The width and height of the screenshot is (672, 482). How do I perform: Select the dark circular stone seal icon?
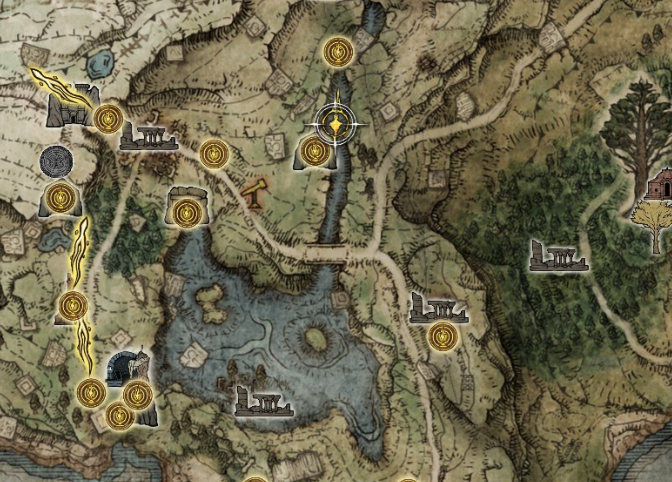[x=56, y=160]
